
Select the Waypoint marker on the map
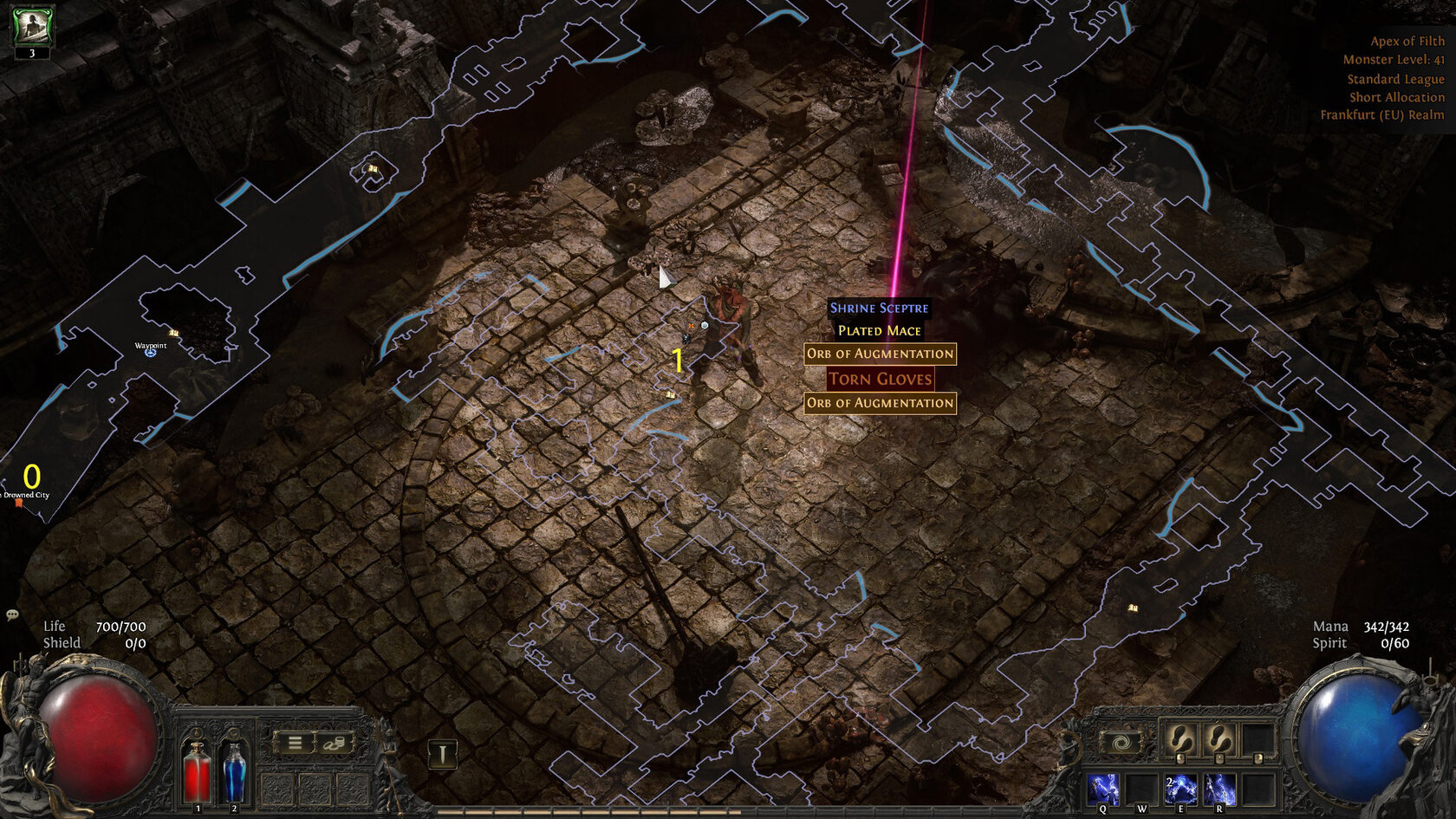tap(151, 352)
